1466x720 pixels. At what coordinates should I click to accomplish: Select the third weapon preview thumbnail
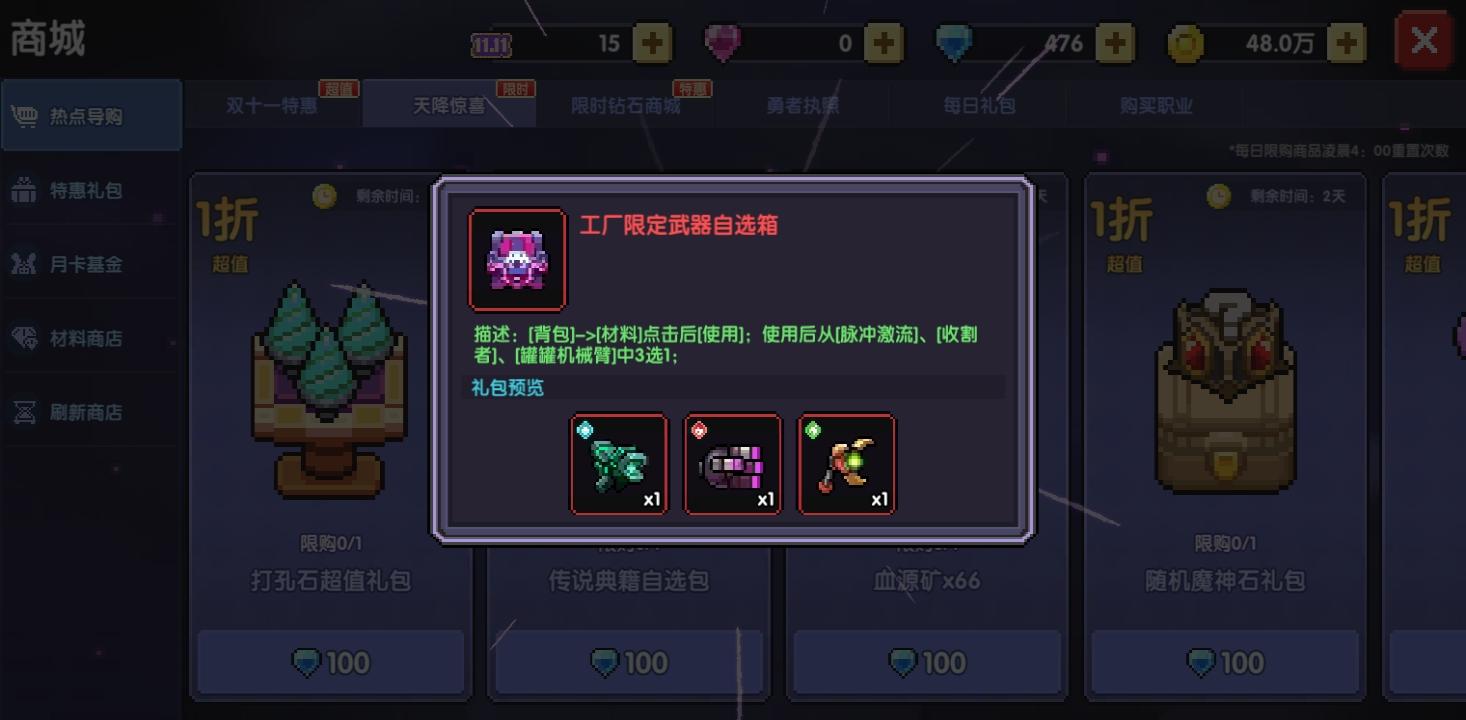click(x=846, y=463)
